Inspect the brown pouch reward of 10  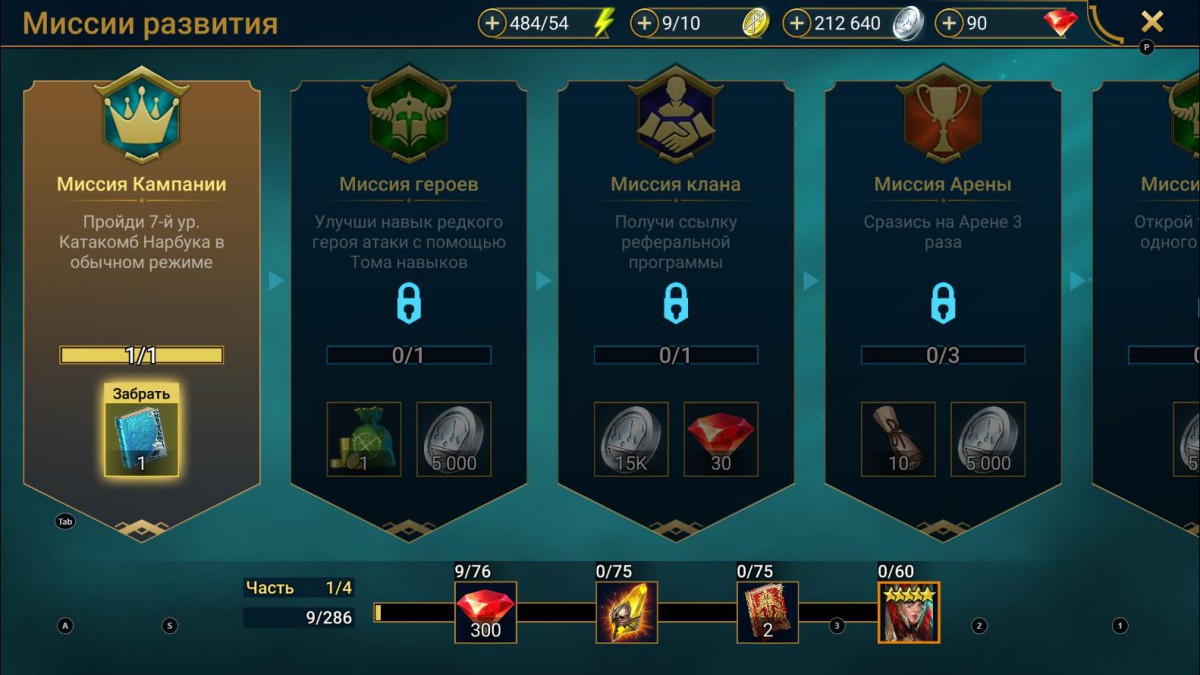click(x=898, y=439)
